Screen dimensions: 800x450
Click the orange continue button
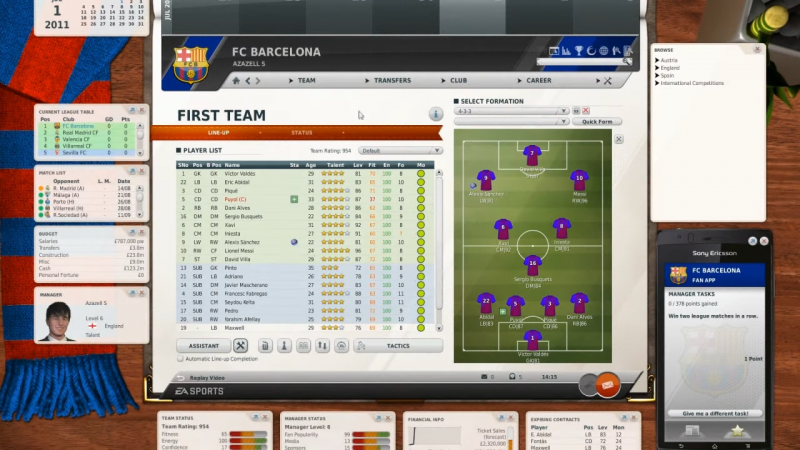pyautogui.click(x=607, y=384)
